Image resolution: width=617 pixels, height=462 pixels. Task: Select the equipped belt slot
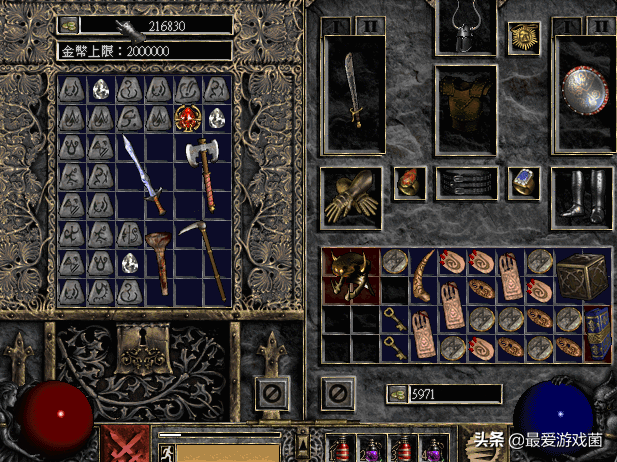(466, 184)
